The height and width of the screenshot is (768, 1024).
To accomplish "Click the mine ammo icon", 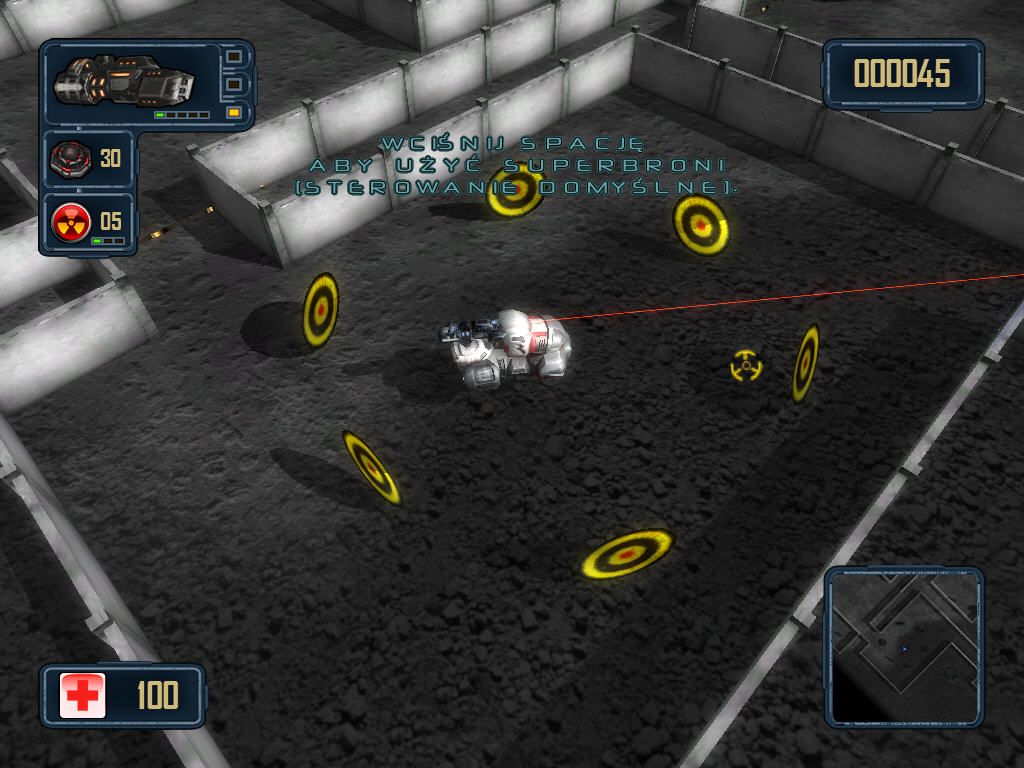I will point(71,158).
